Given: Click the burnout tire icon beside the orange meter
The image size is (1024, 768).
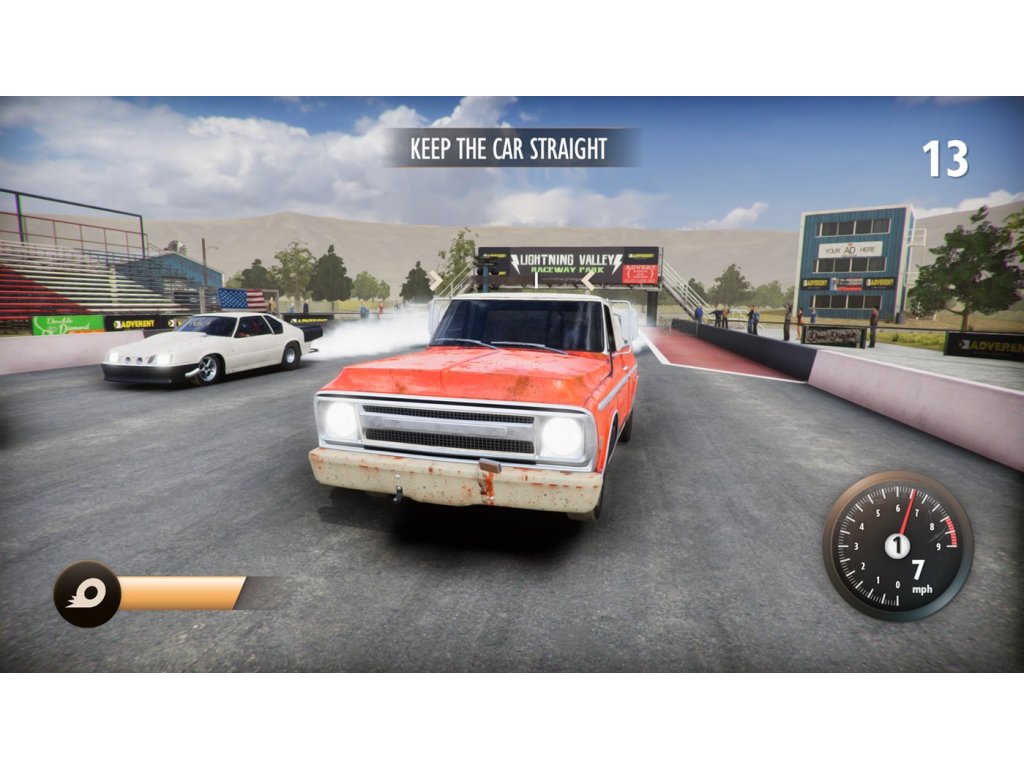Looking at the screenshot, I should 87,594.
